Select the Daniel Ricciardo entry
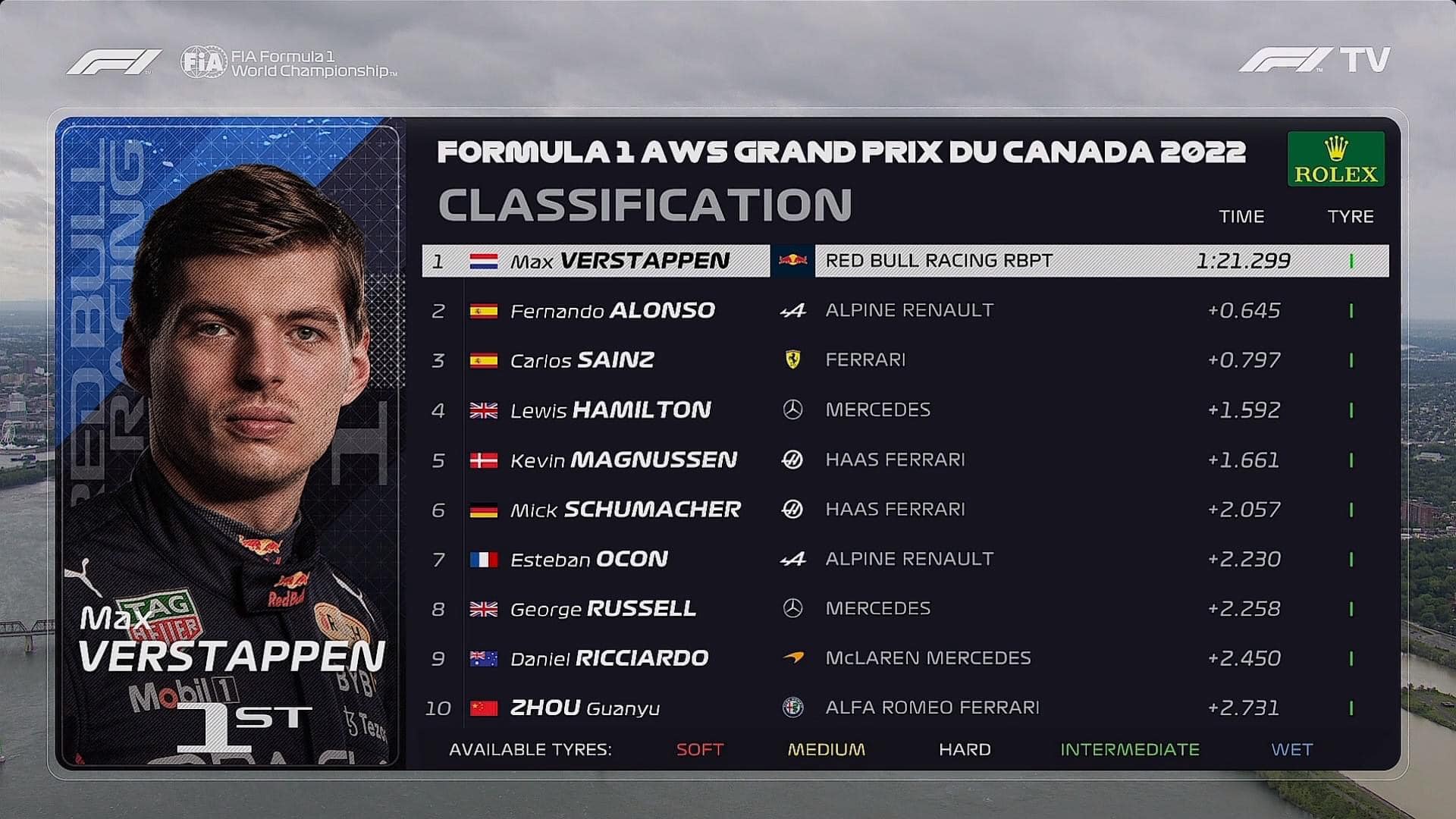Screen dimensions: 1456x819 pos(905,658)
